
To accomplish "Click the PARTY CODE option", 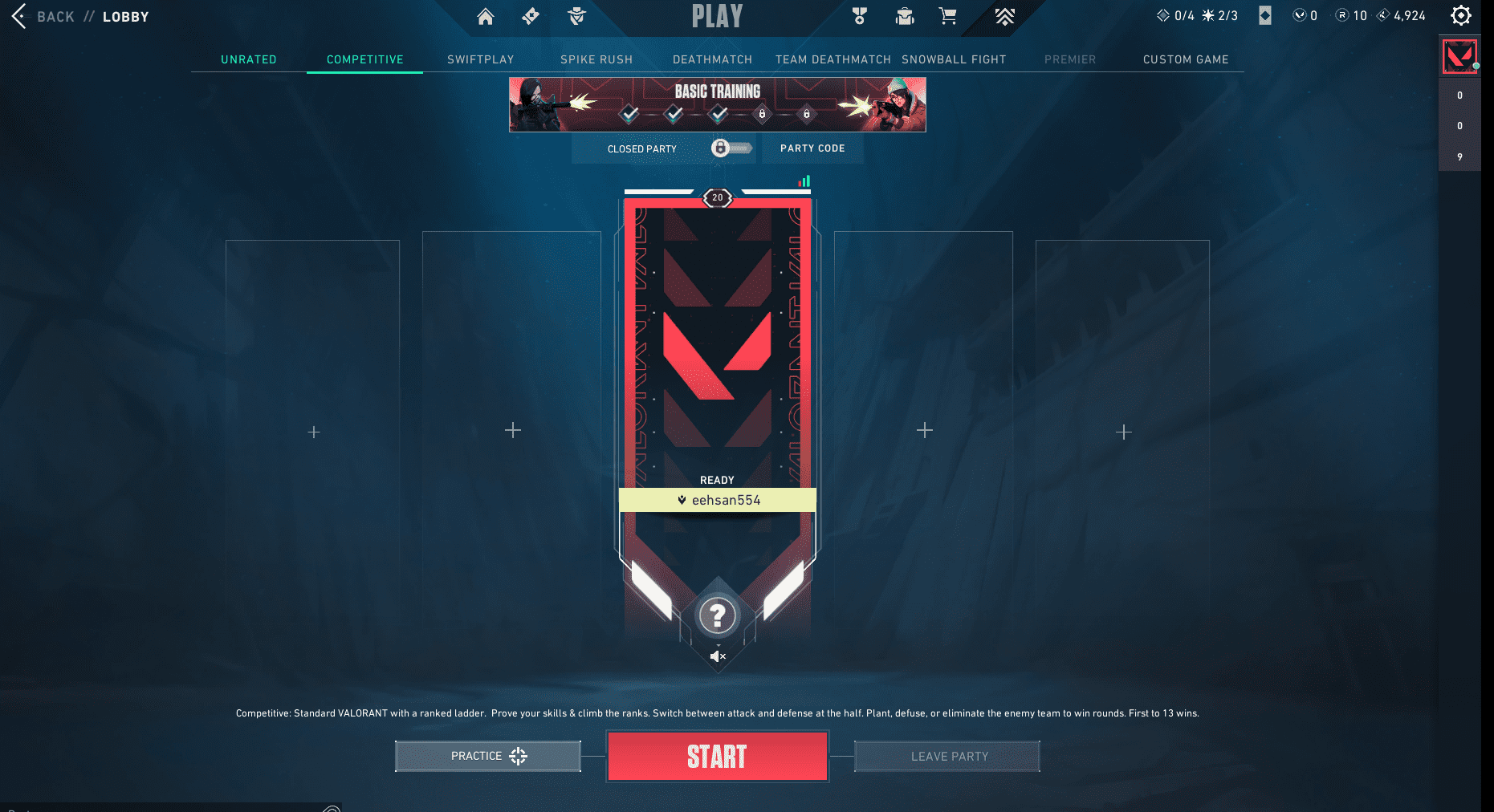I will [x=812, y=148].
